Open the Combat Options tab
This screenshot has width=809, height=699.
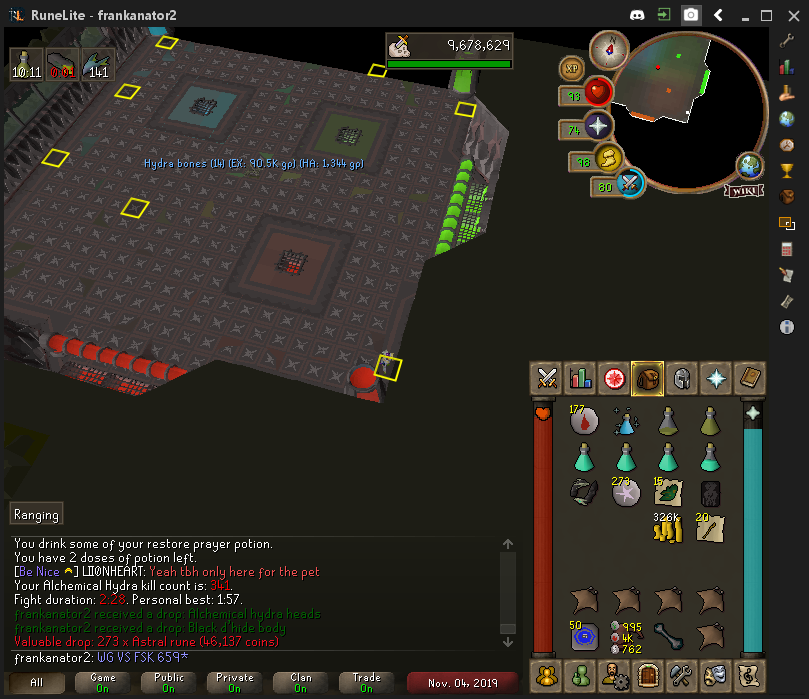pos(547,378)
